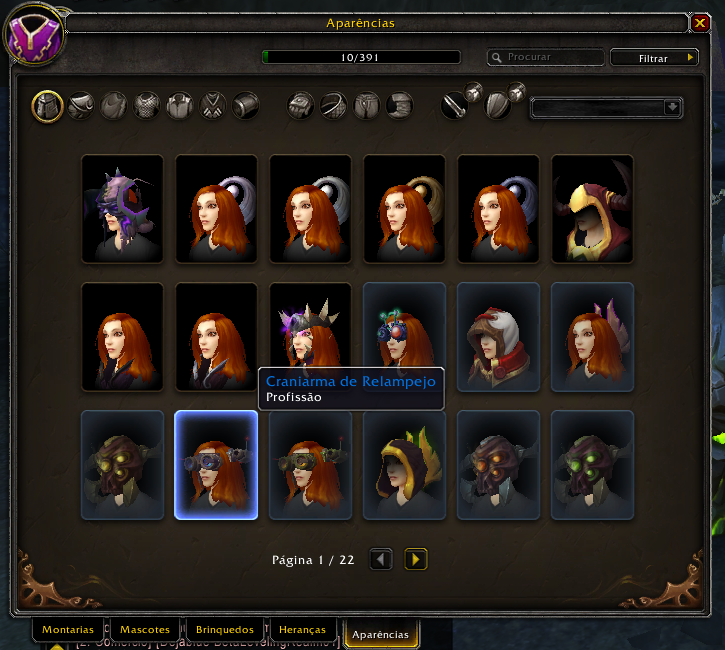Choose the tabard slot category
725x650 pixels.
(213, 106)
